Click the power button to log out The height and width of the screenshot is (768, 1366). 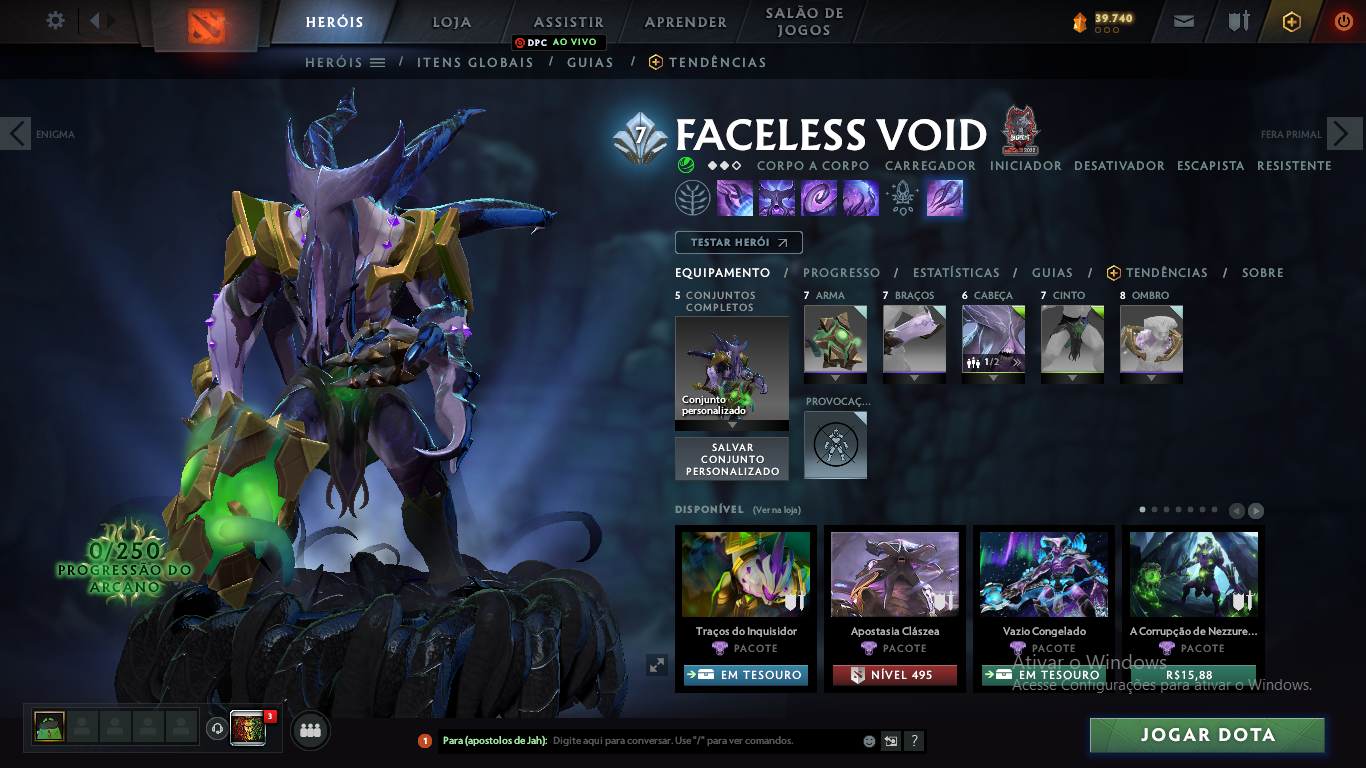1343,20
